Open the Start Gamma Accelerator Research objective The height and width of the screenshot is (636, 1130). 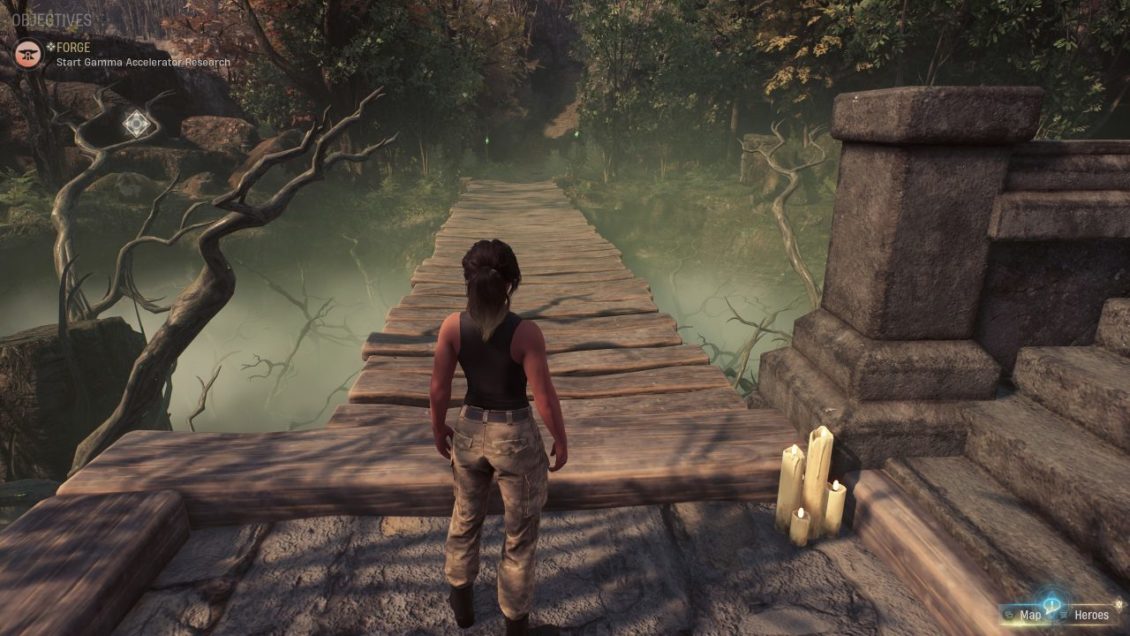(x=142, y=62)
